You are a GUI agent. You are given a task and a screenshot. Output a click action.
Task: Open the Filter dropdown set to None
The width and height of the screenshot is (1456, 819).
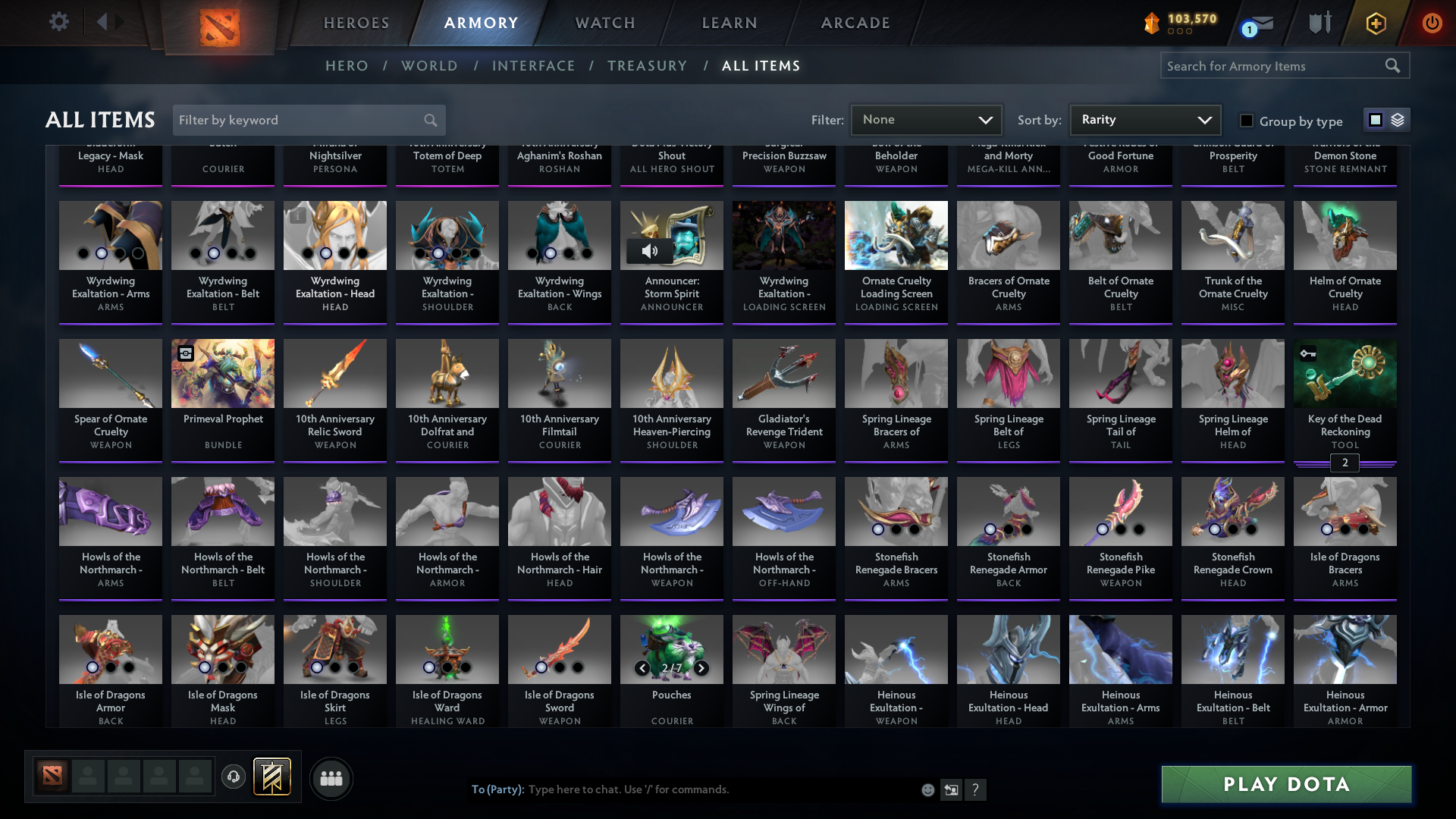[926, 119]
